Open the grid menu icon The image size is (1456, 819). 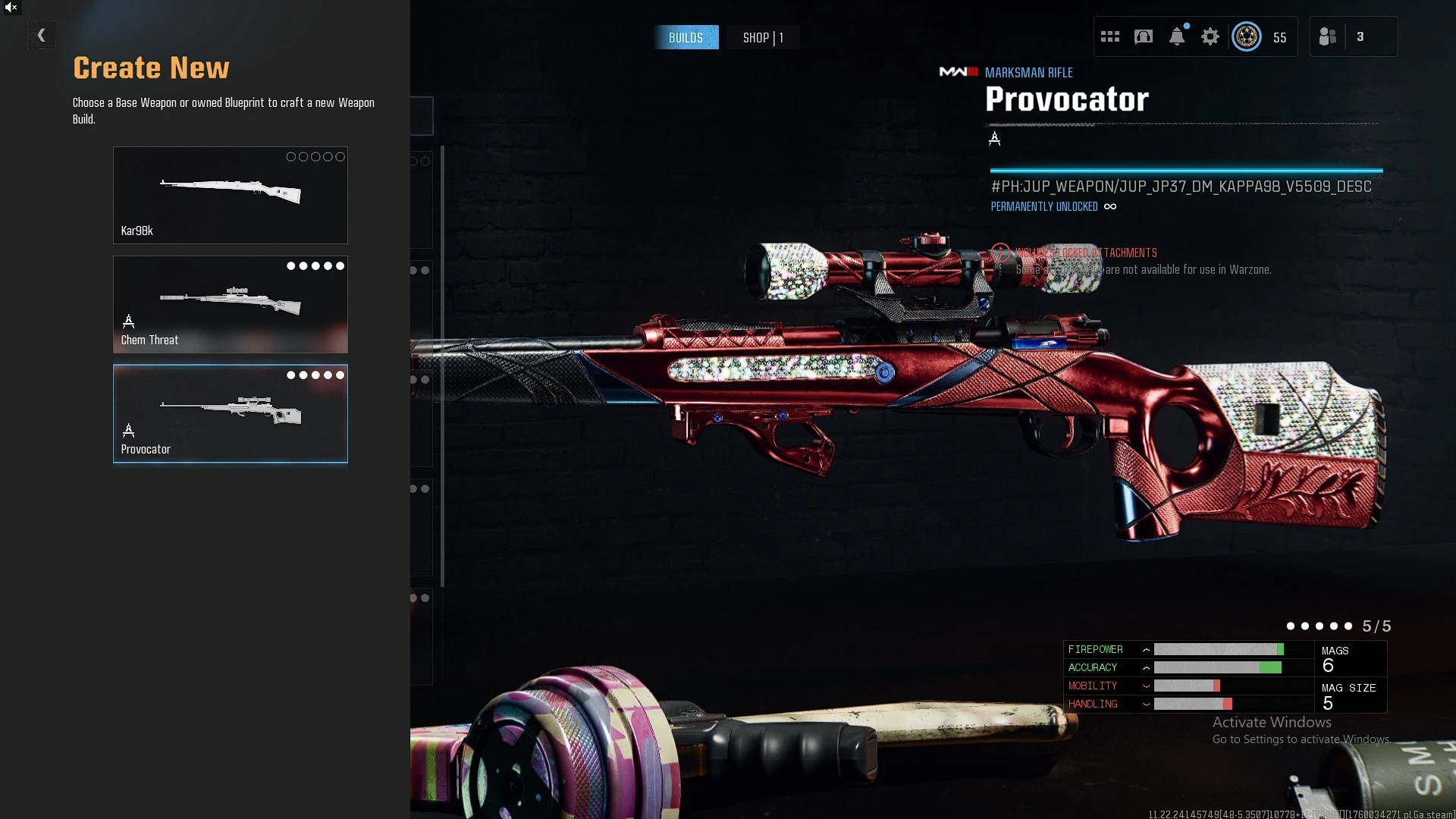[x=1110, y=36]
